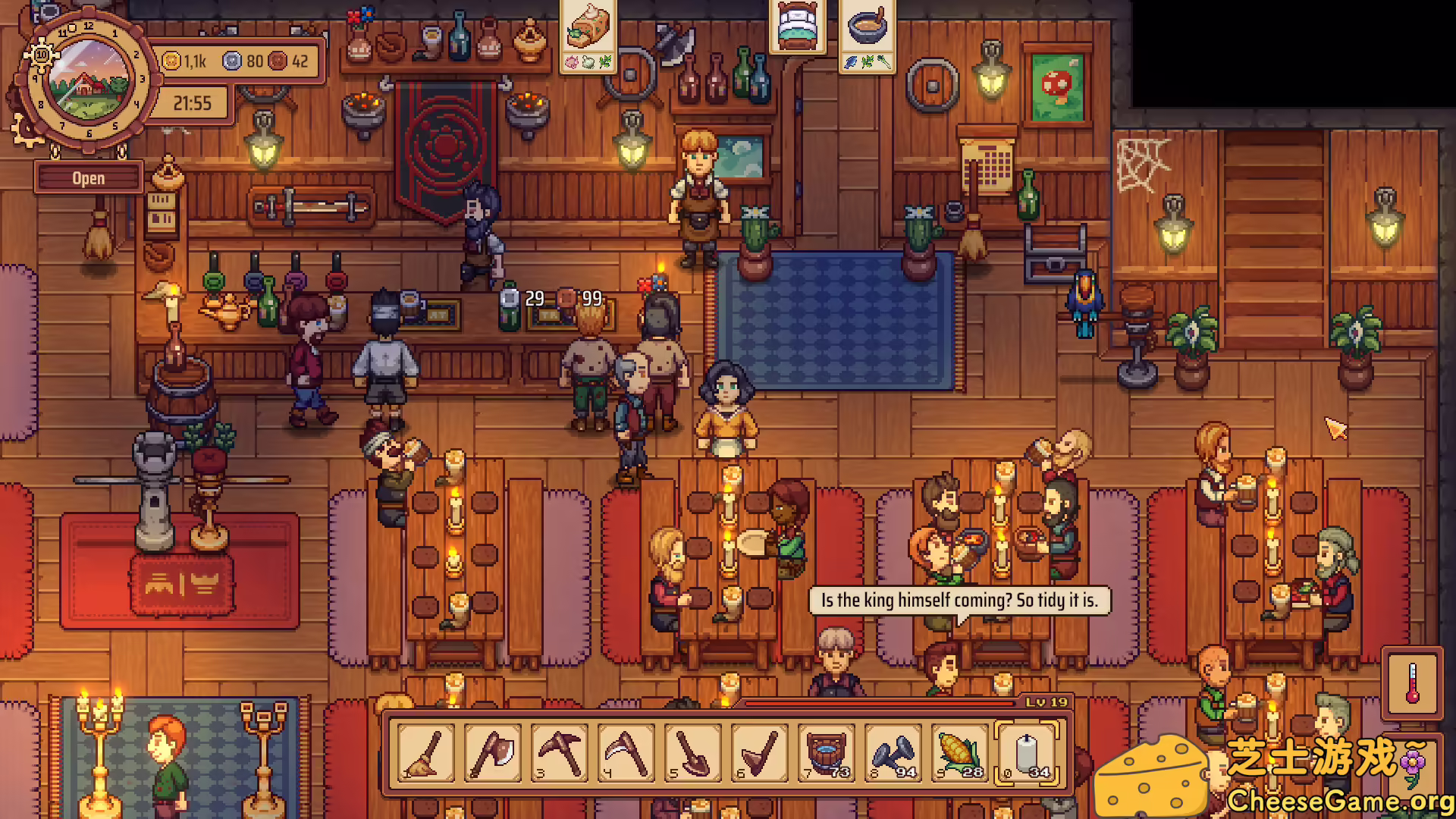Select the water bucket showing 73
This screenshot has width=1456, height=819.
tap(827, 753)
